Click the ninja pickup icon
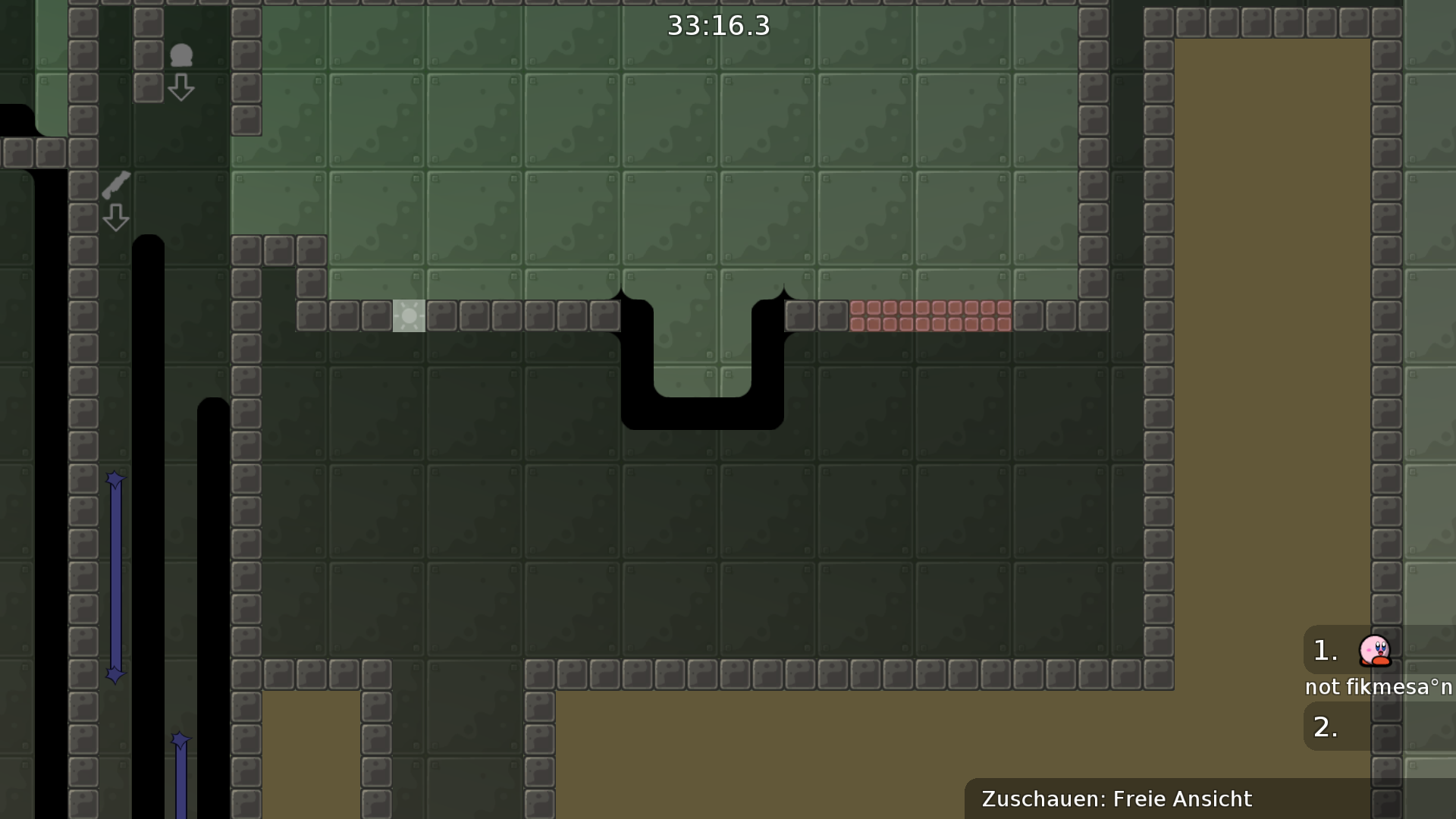The width and height of the screenshot is (1456, 819). pos(182,55)
